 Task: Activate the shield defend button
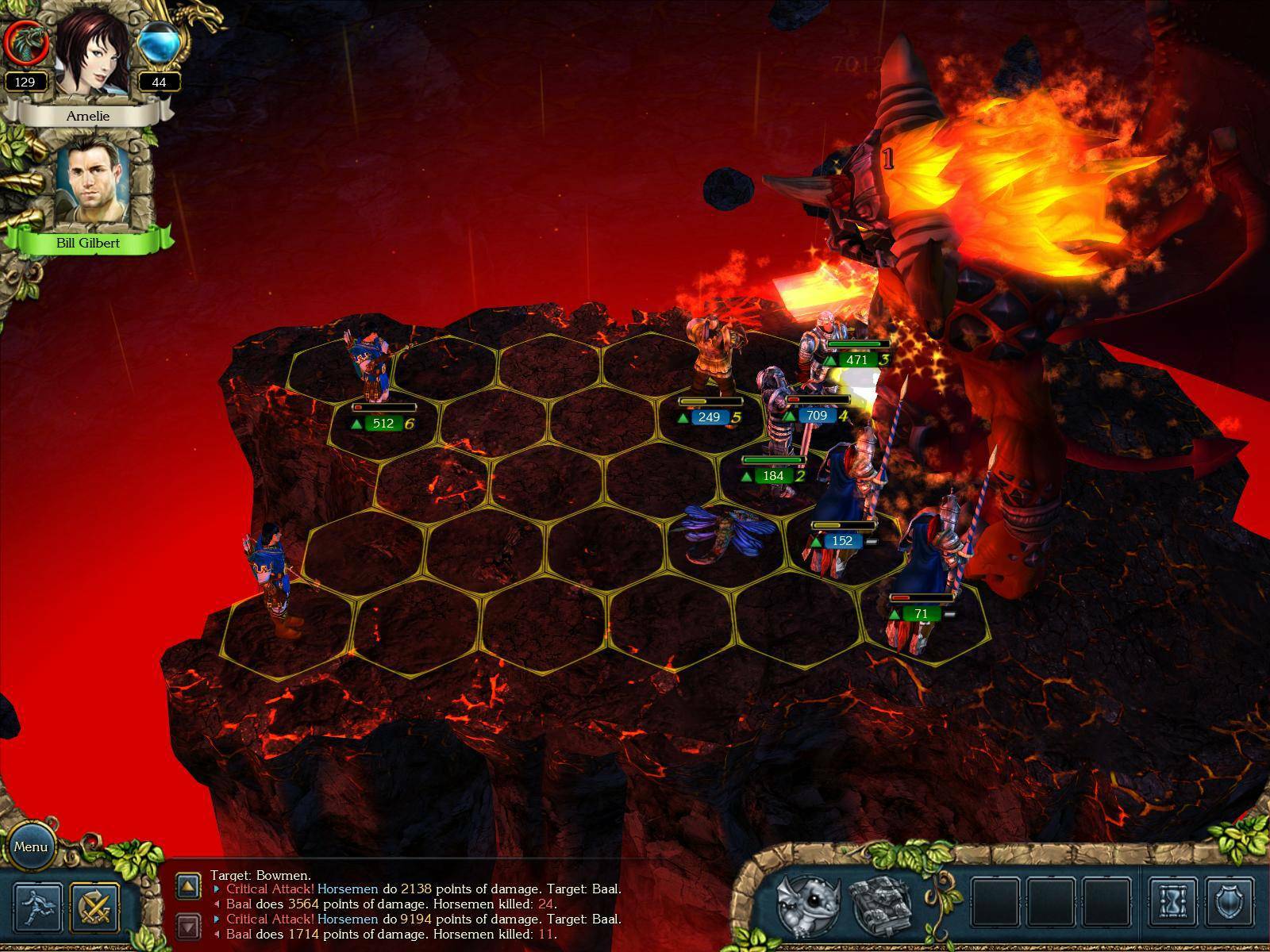1230,904
